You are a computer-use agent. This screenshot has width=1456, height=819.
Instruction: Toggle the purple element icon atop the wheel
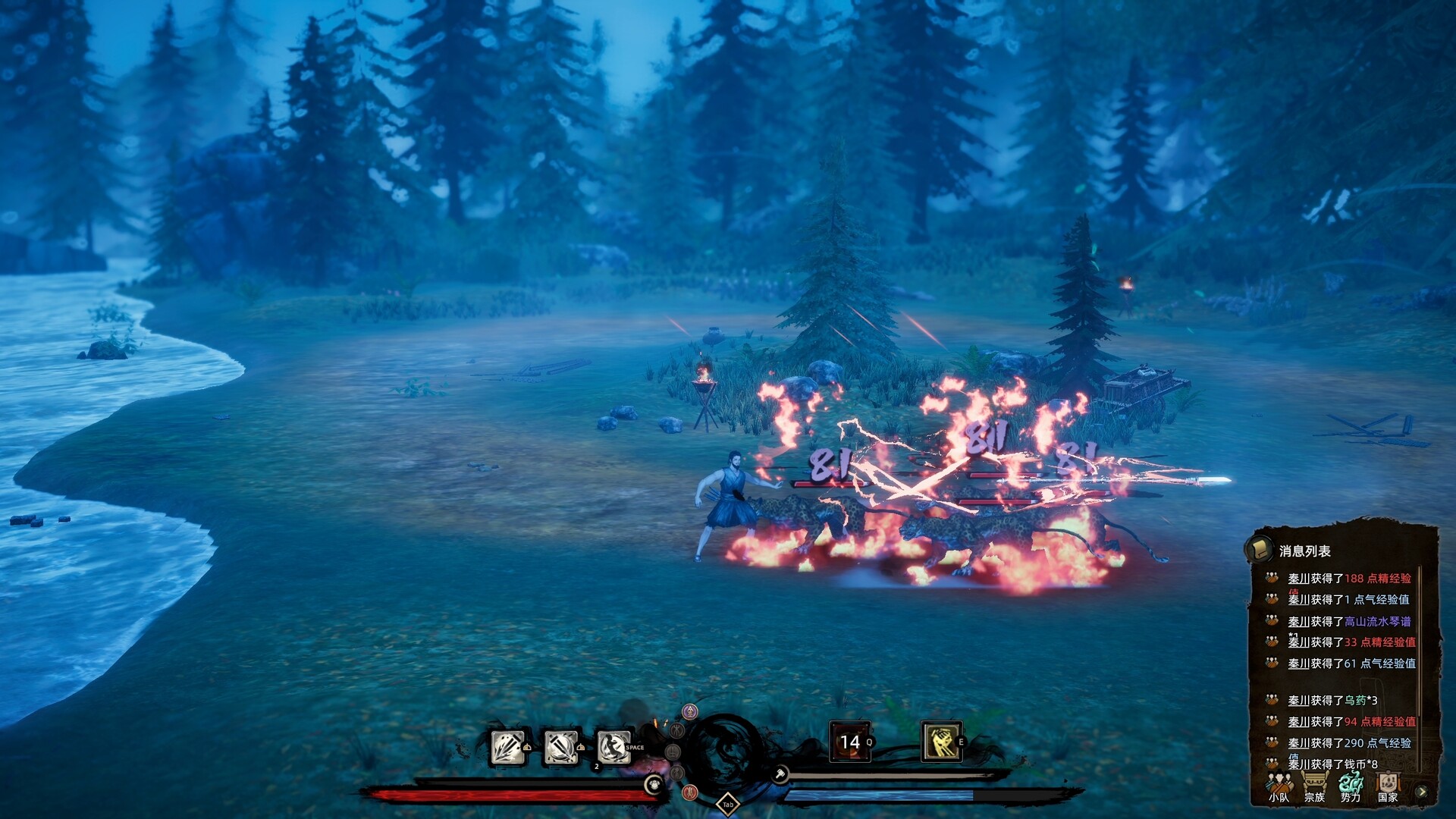pyautogui.click(x=689, y=711)
